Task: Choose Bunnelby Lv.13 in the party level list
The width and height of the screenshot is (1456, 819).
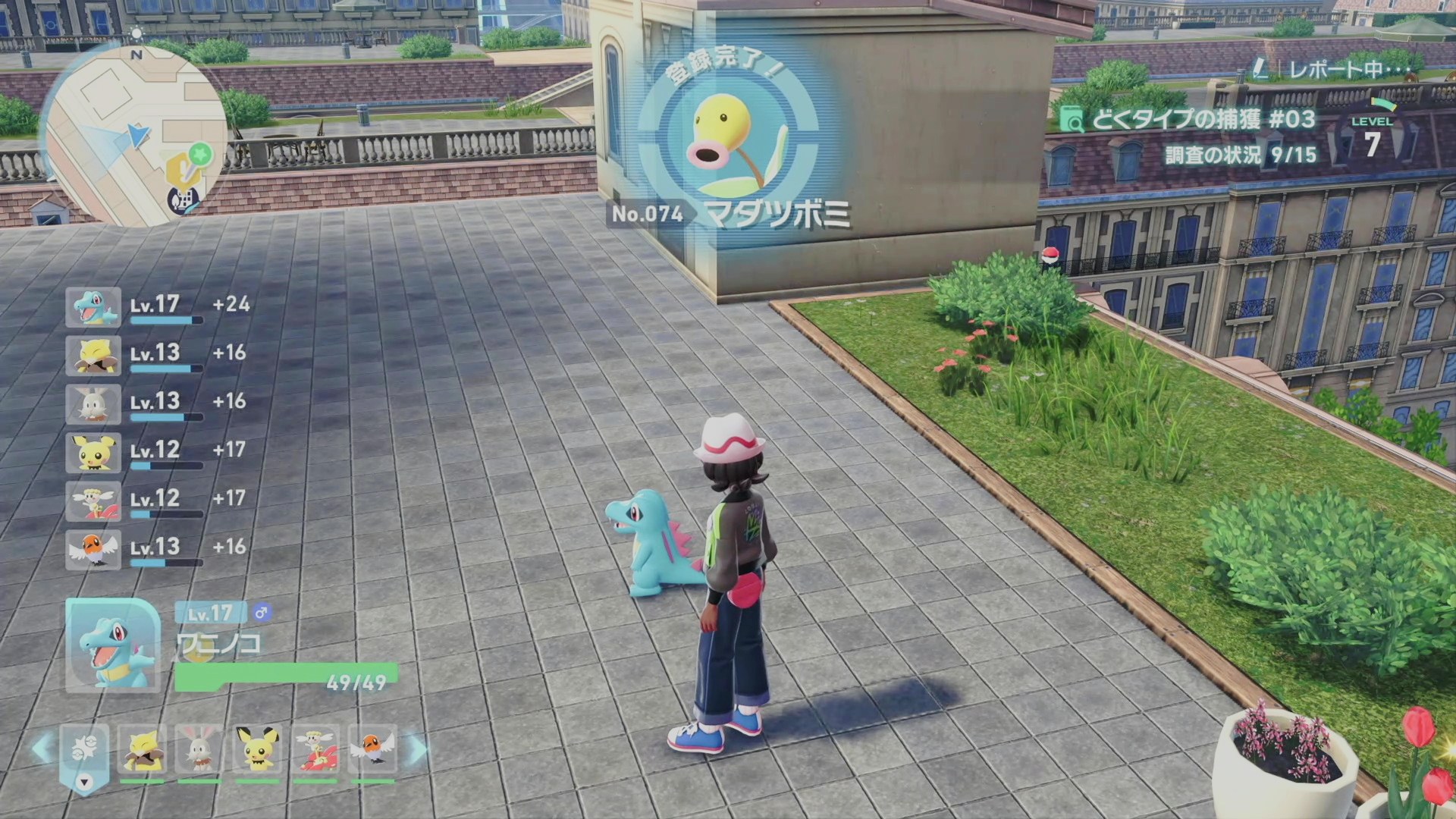Action: (93, 404)
